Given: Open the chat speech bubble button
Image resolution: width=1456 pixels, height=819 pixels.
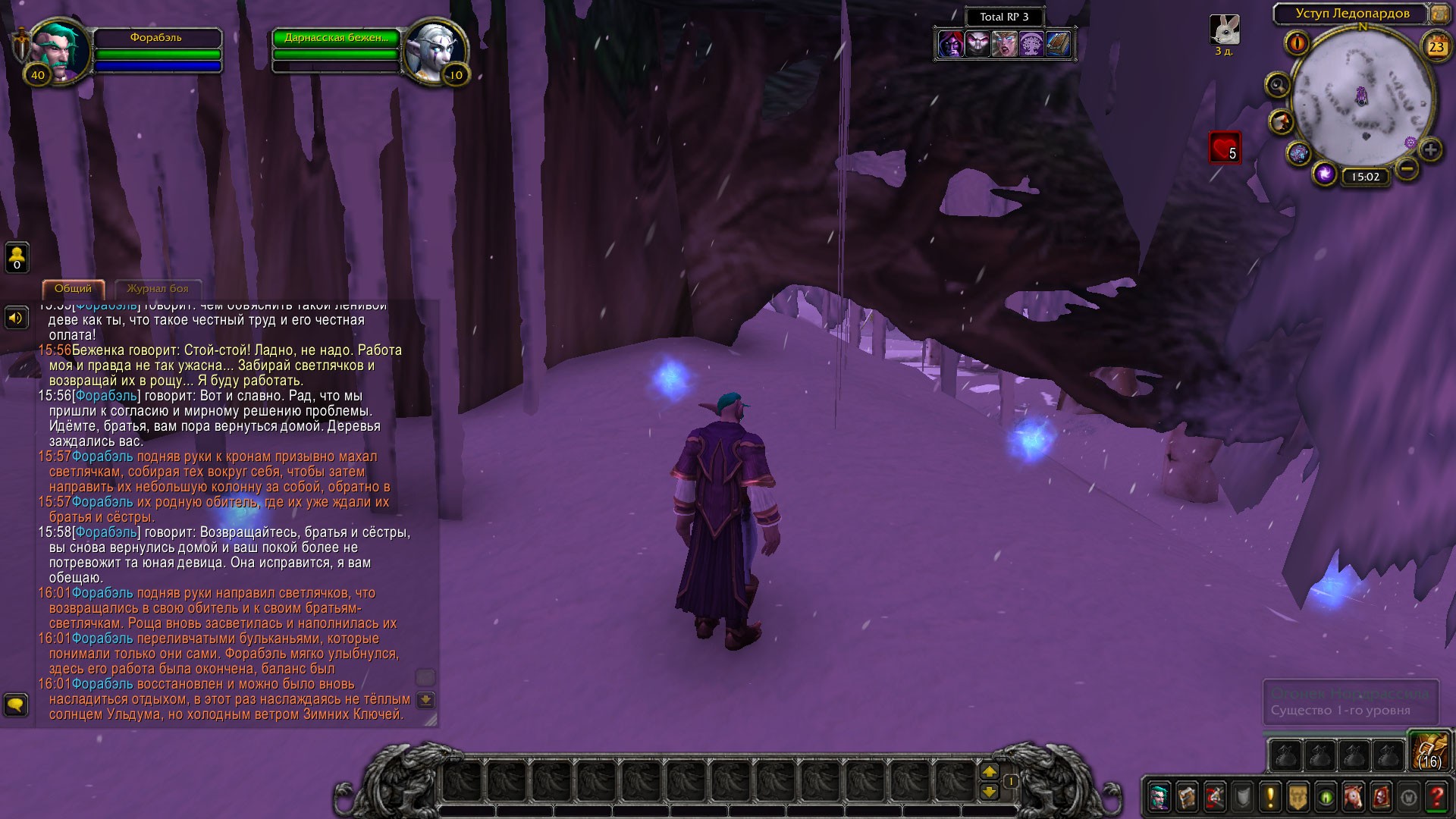Looking at the screenshot, I should tap(16, 705).
